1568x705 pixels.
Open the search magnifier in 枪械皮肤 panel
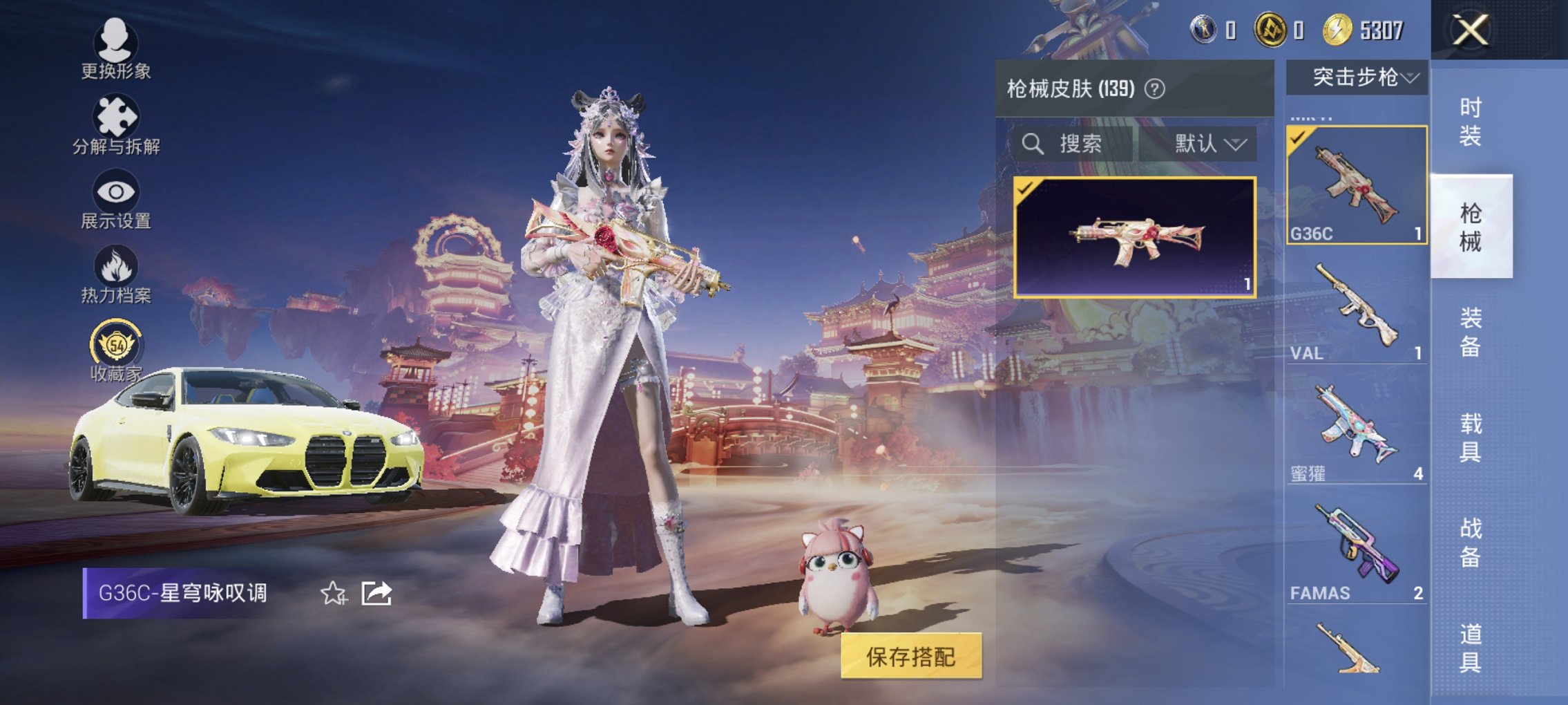tap(1032, 144)
